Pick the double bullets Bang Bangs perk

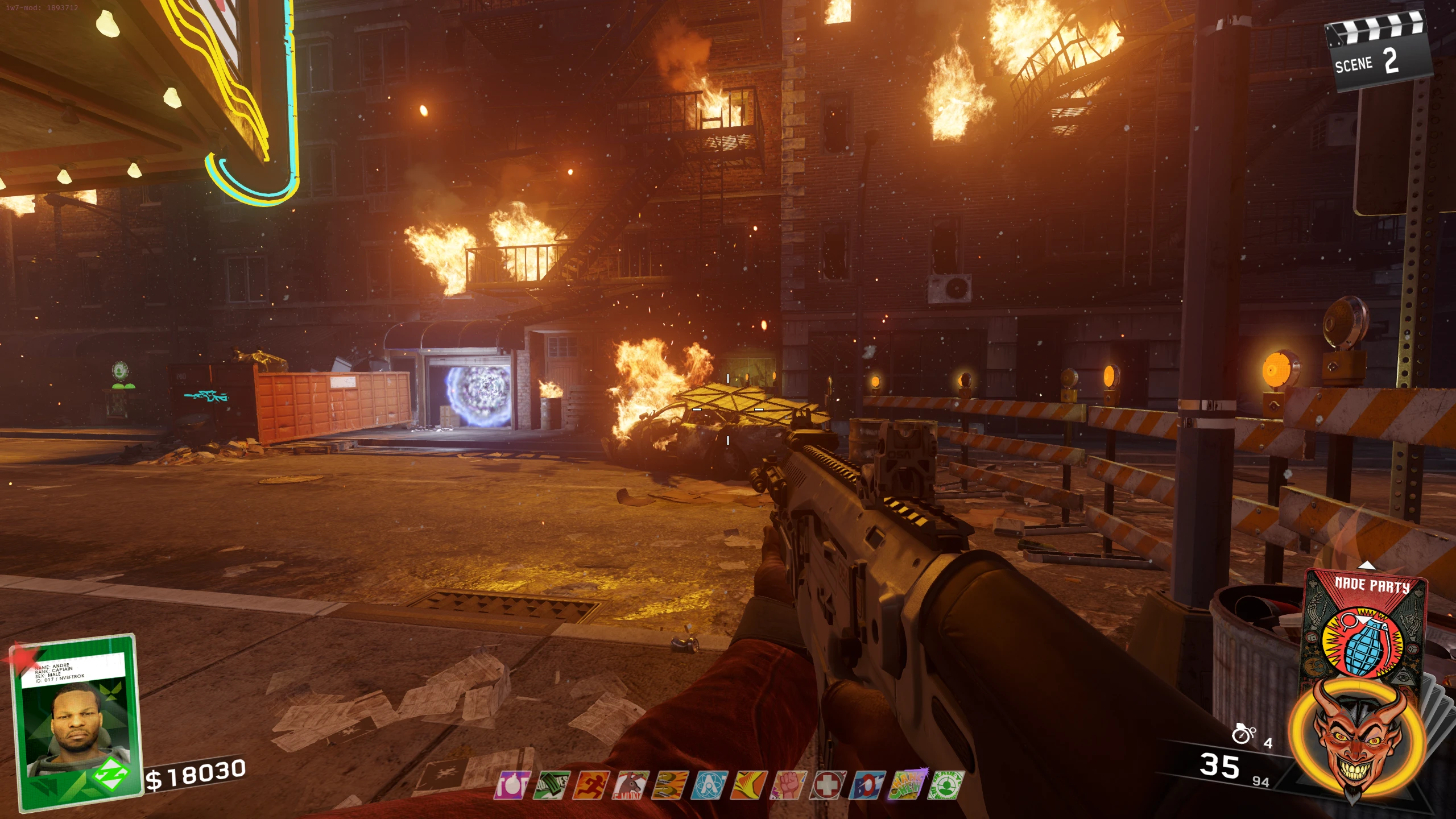pyautogui.click(x=671, y=785)
